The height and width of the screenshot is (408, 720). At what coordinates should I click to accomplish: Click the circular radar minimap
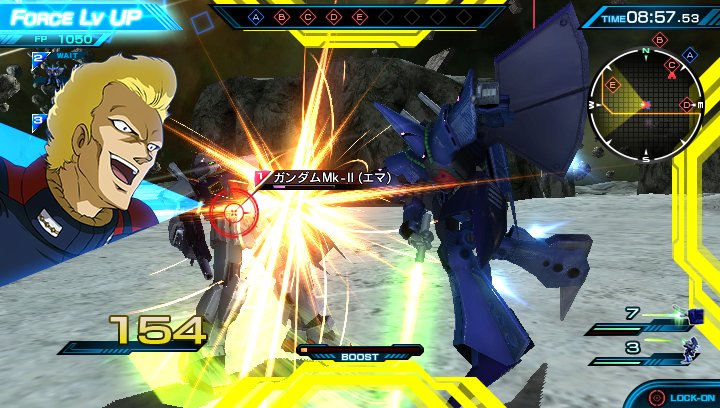click(x=645, y=104)
